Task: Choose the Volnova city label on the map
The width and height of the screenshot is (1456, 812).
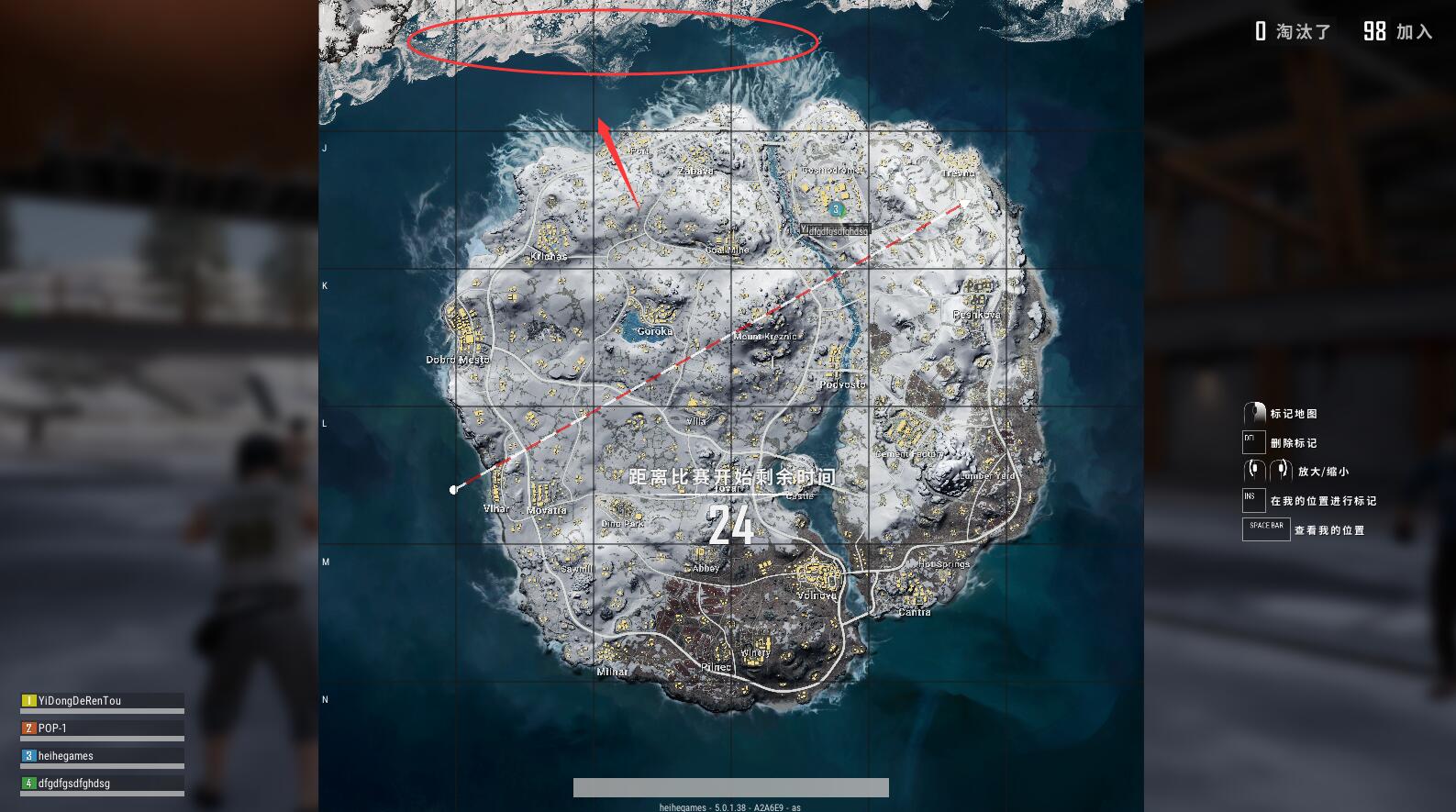Action: 816,595
